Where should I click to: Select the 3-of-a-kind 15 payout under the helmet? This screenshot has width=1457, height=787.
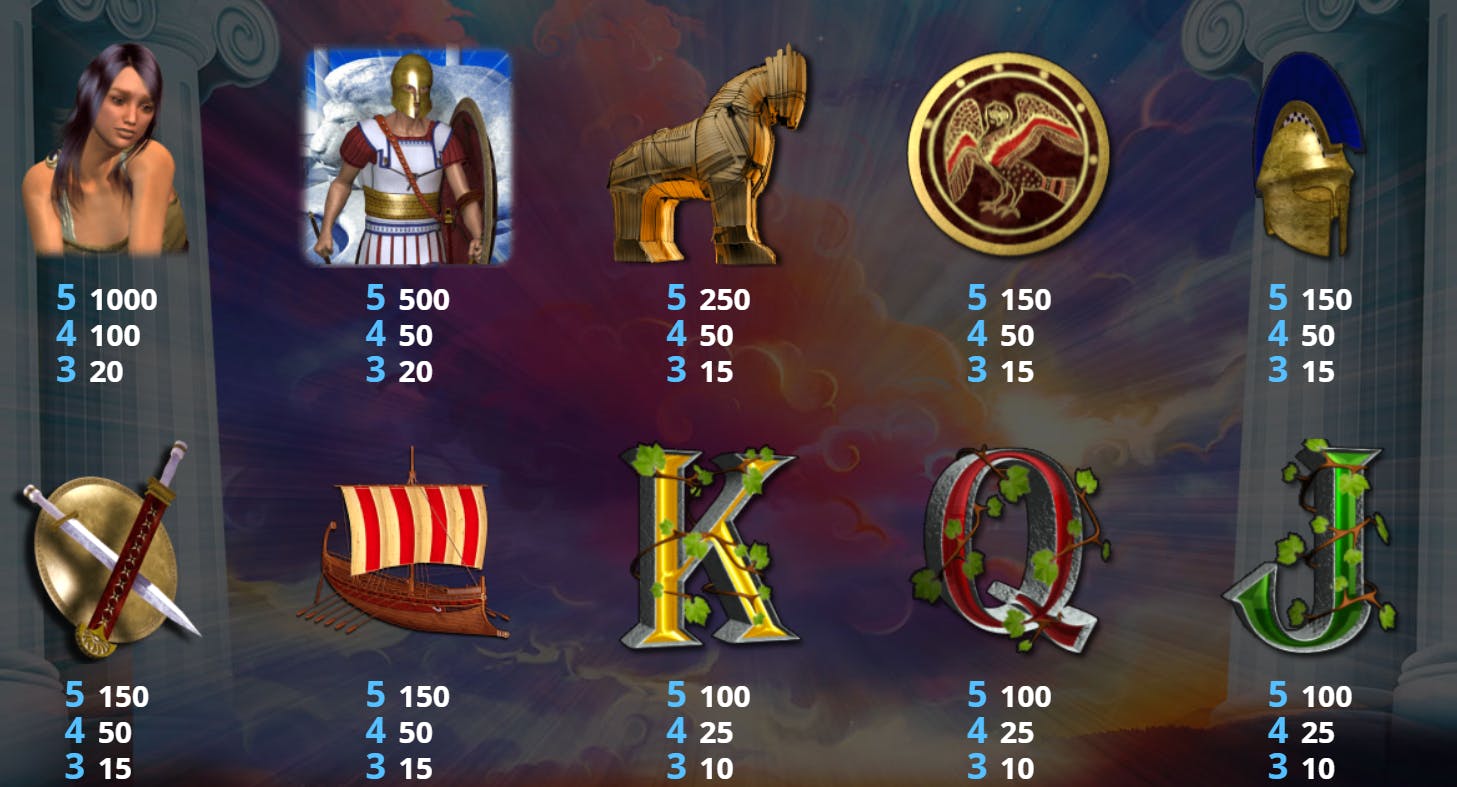tap(1320, 372)
